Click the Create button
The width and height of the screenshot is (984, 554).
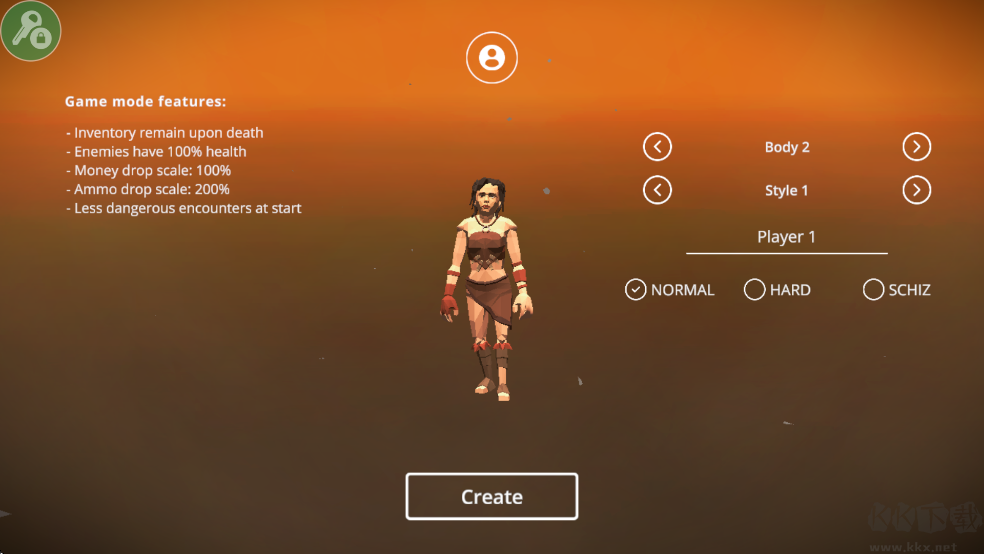(491, 497)
